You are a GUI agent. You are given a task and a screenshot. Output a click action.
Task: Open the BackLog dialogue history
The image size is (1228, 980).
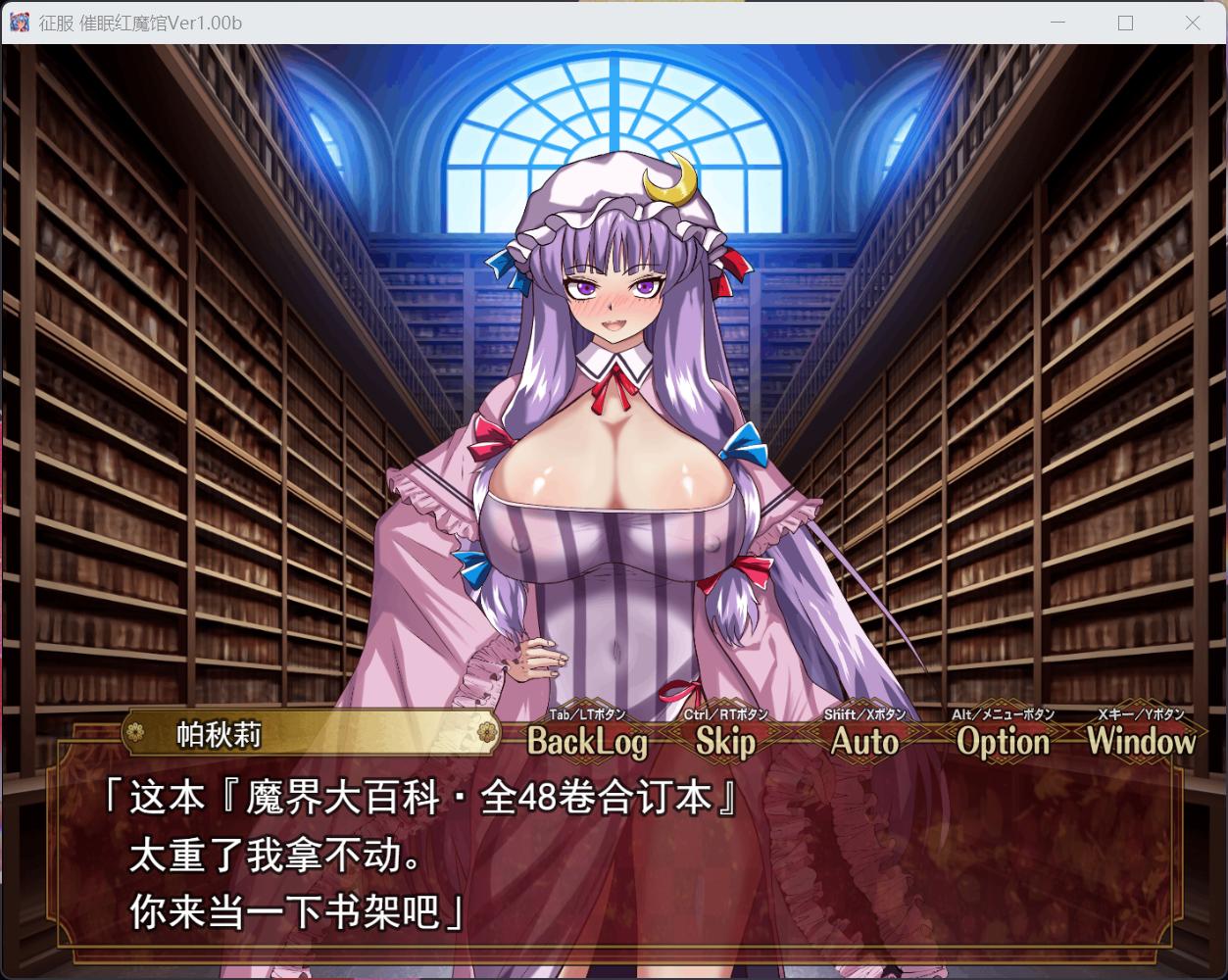click(x=587, y=742)
